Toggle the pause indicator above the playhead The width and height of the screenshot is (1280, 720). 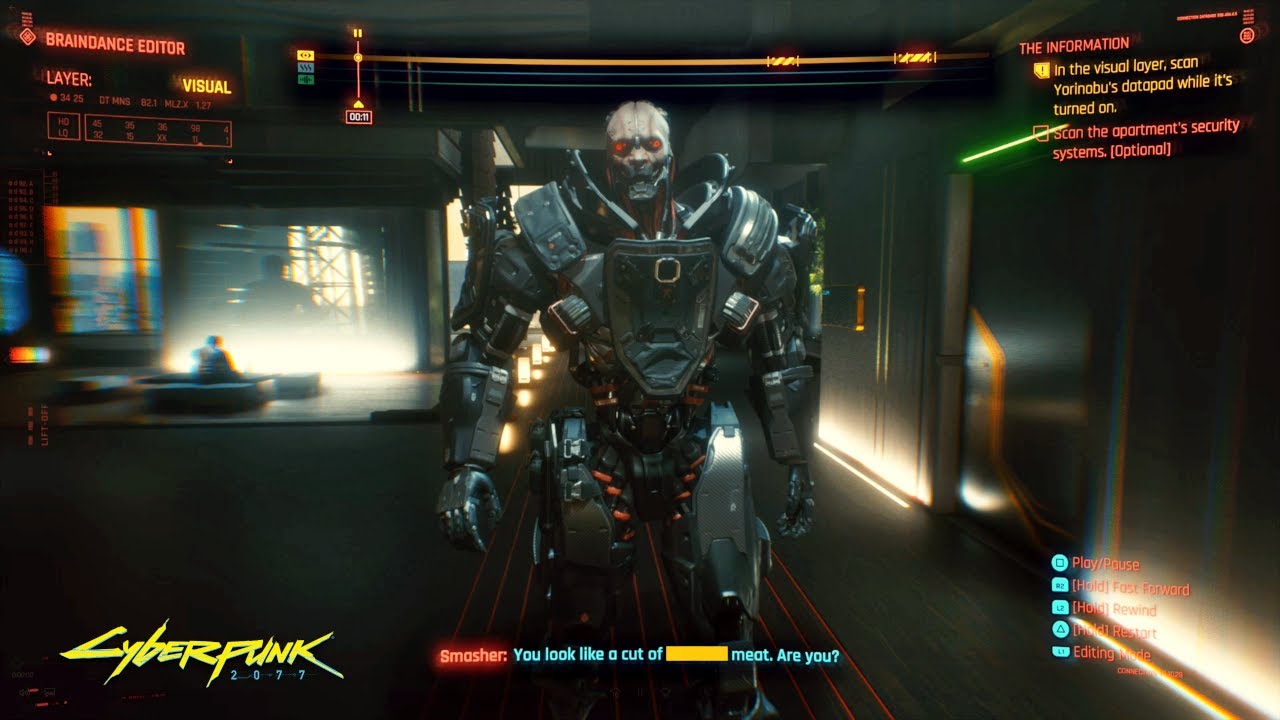pos(357,34)
